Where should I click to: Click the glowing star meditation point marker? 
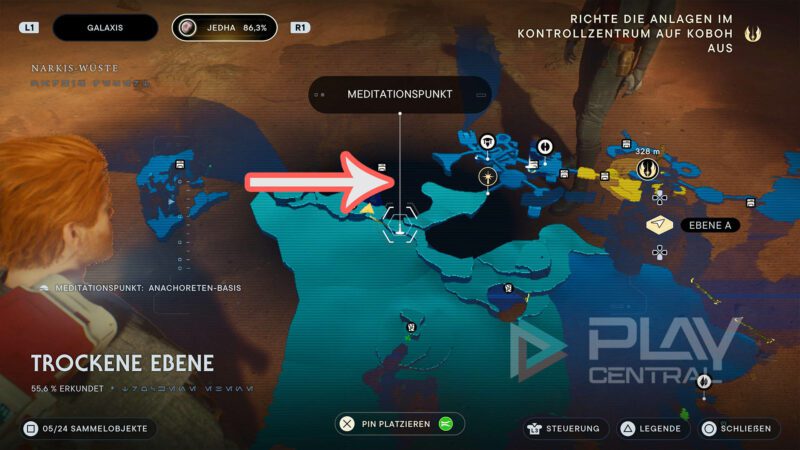click(x=487, y=177)
